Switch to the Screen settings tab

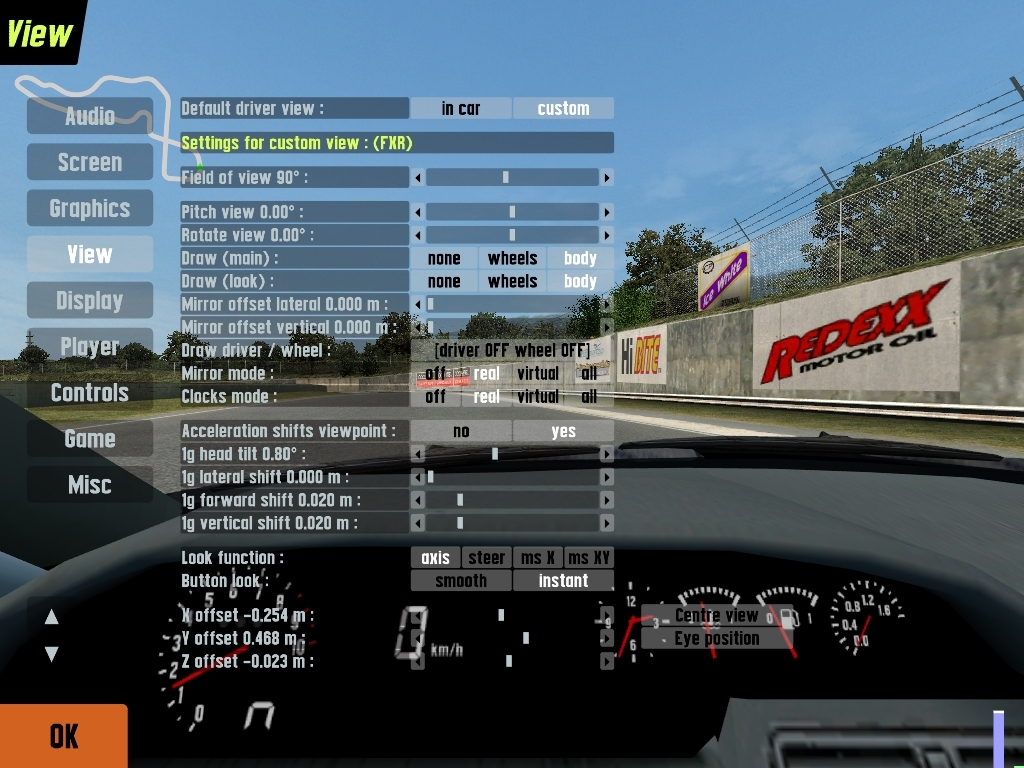[x=90, y=162]
